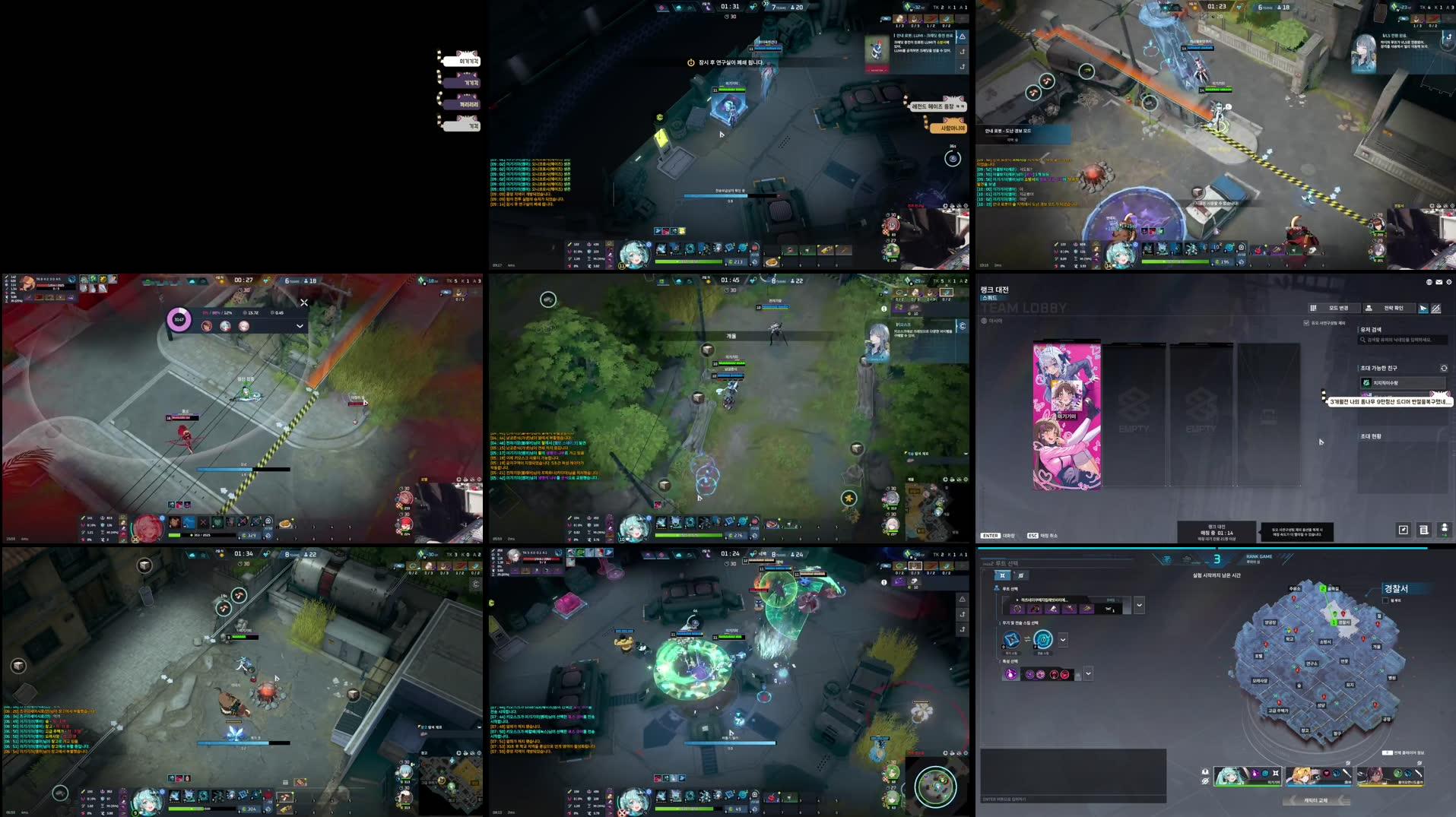The width and height of the screenshot is (1456, 817).
Task: Click the globe icon next to the mail icon
Action: (x=1429, y=282)
